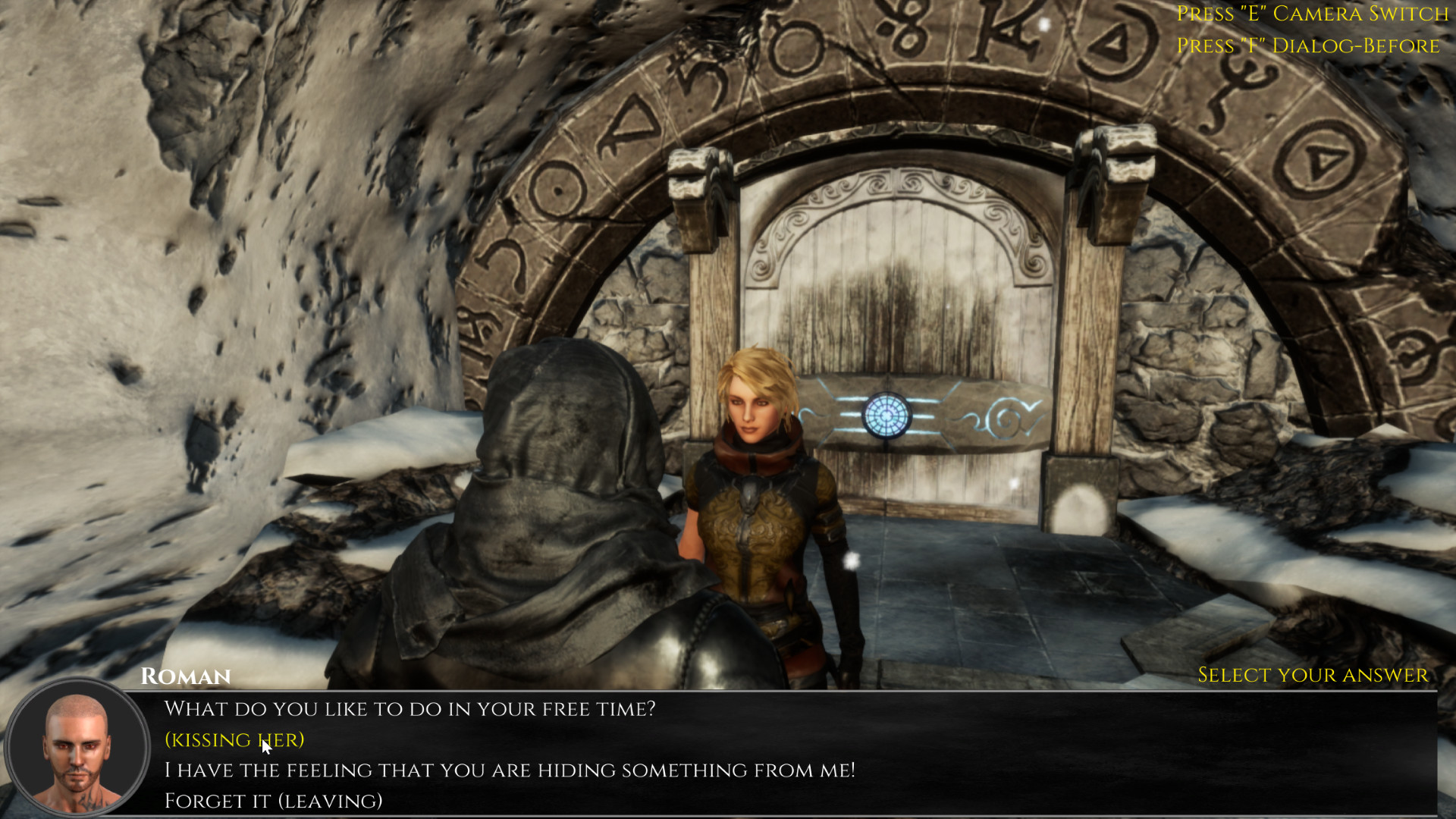
Task: Click the 'Roman' name label above the dialog
Action: (x=186, y=676)
